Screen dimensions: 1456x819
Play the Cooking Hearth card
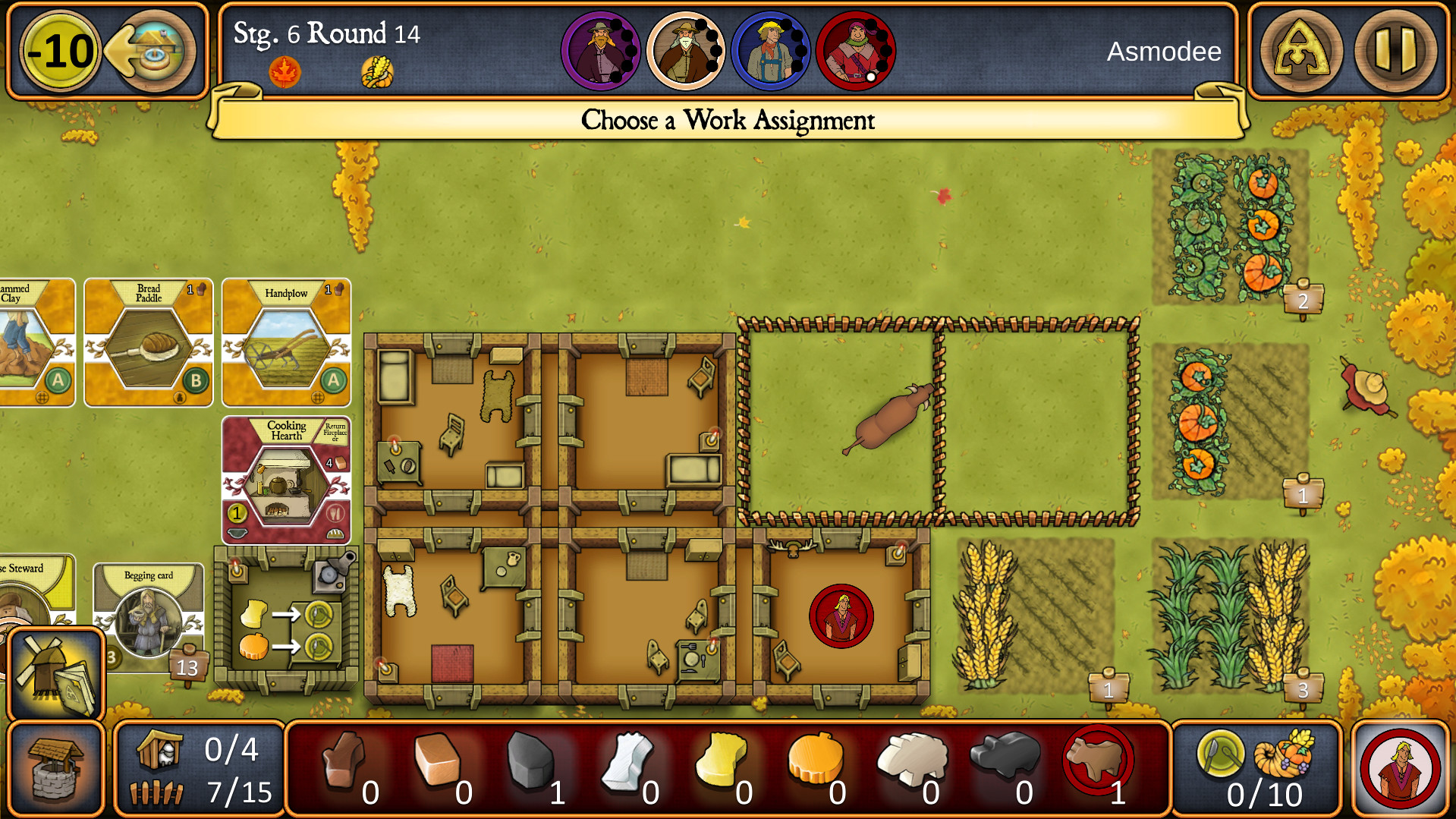click(287, 478)
